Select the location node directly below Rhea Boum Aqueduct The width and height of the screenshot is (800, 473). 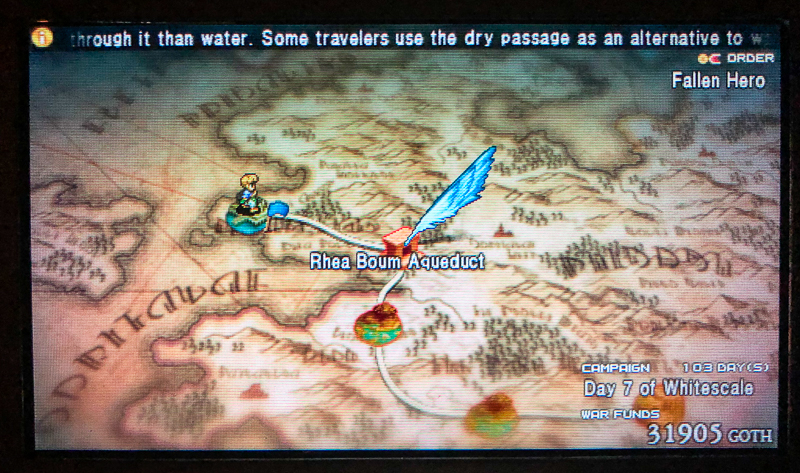tap(377, 325)
